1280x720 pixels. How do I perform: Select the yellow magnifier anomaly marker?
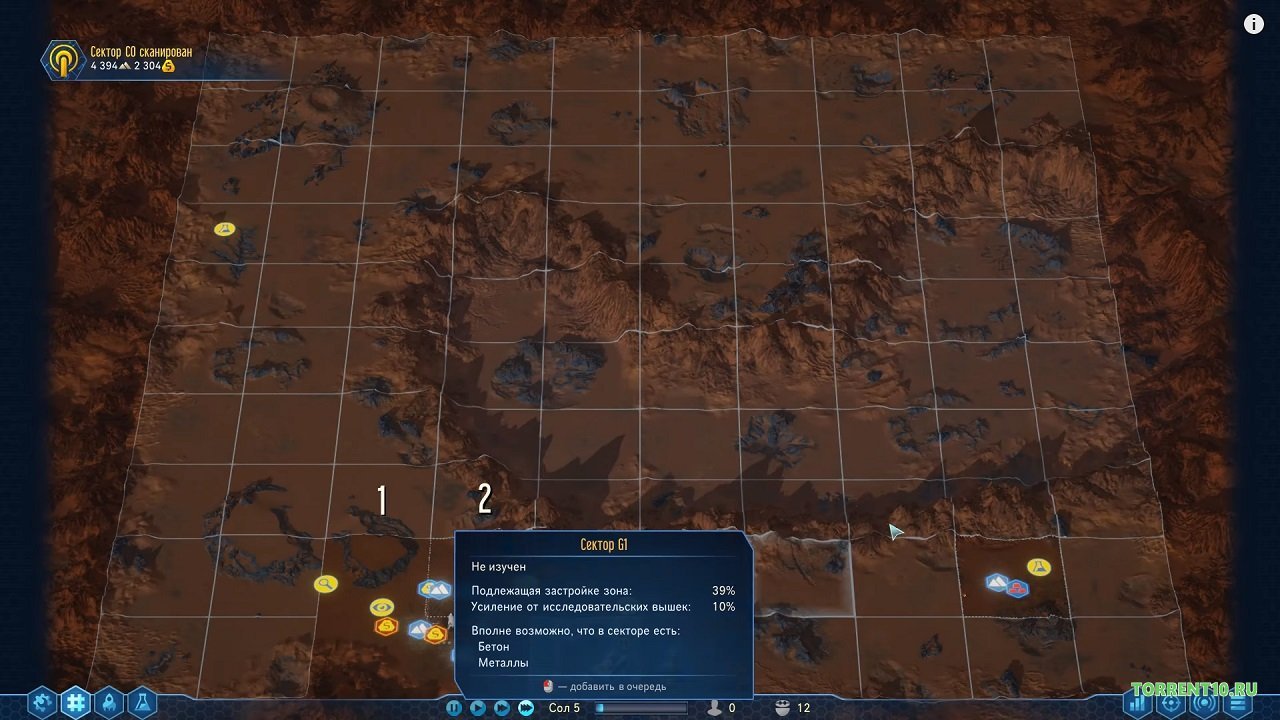tap(325, 583)
